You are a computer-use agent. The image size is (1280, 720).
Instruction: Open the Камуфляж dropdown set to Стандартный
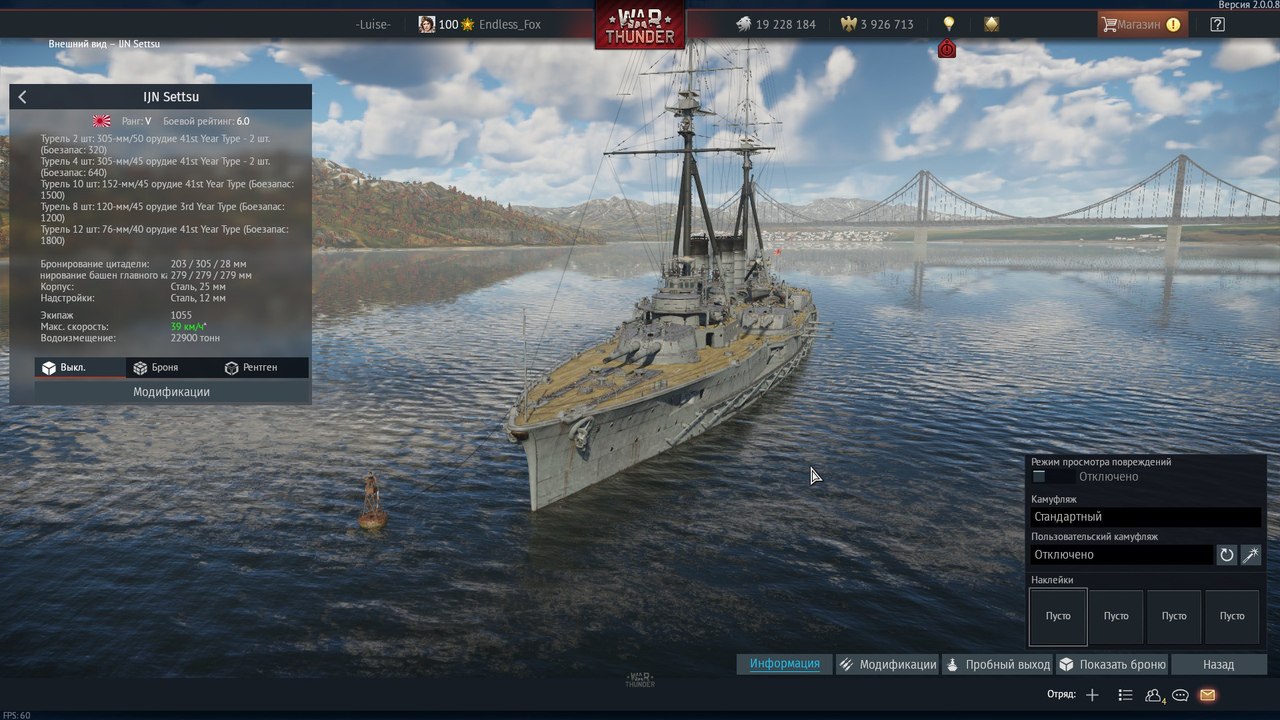coord(1145,517)
